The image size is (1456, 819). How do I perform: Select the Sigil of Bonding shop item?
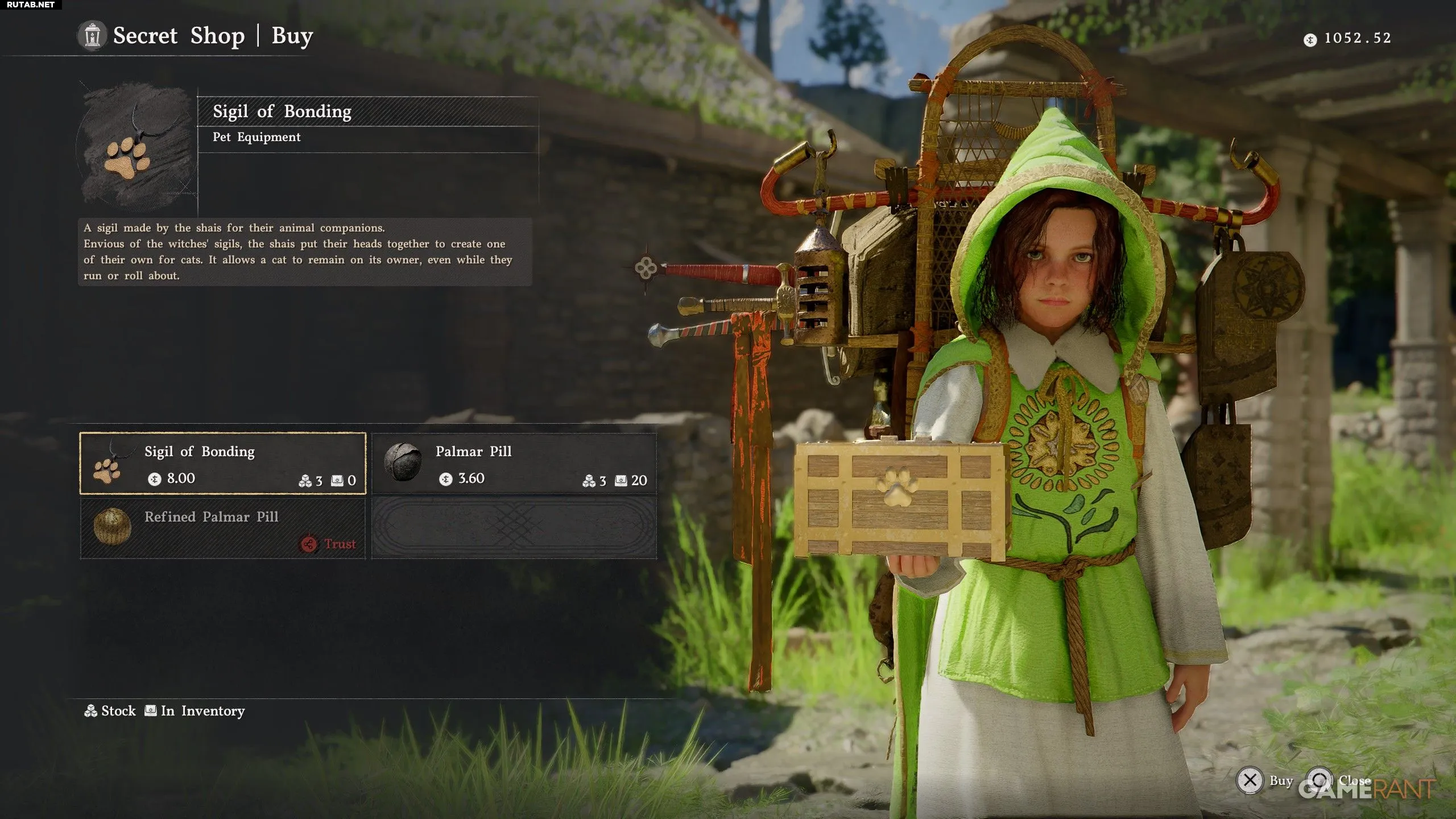tap(222, 464)
